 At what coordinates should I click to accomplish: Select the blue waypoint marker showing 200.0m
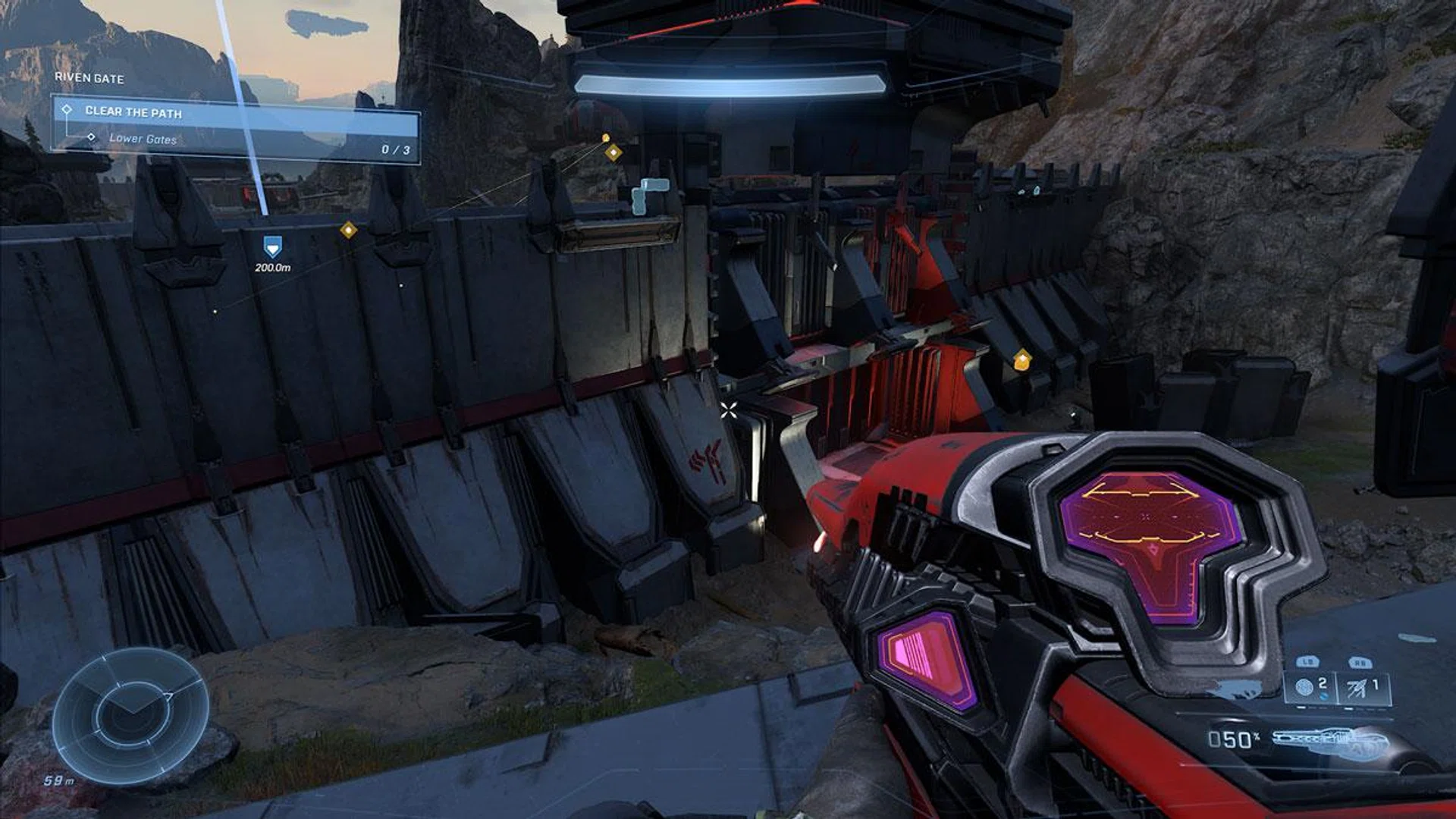click(x=272, y=246)
